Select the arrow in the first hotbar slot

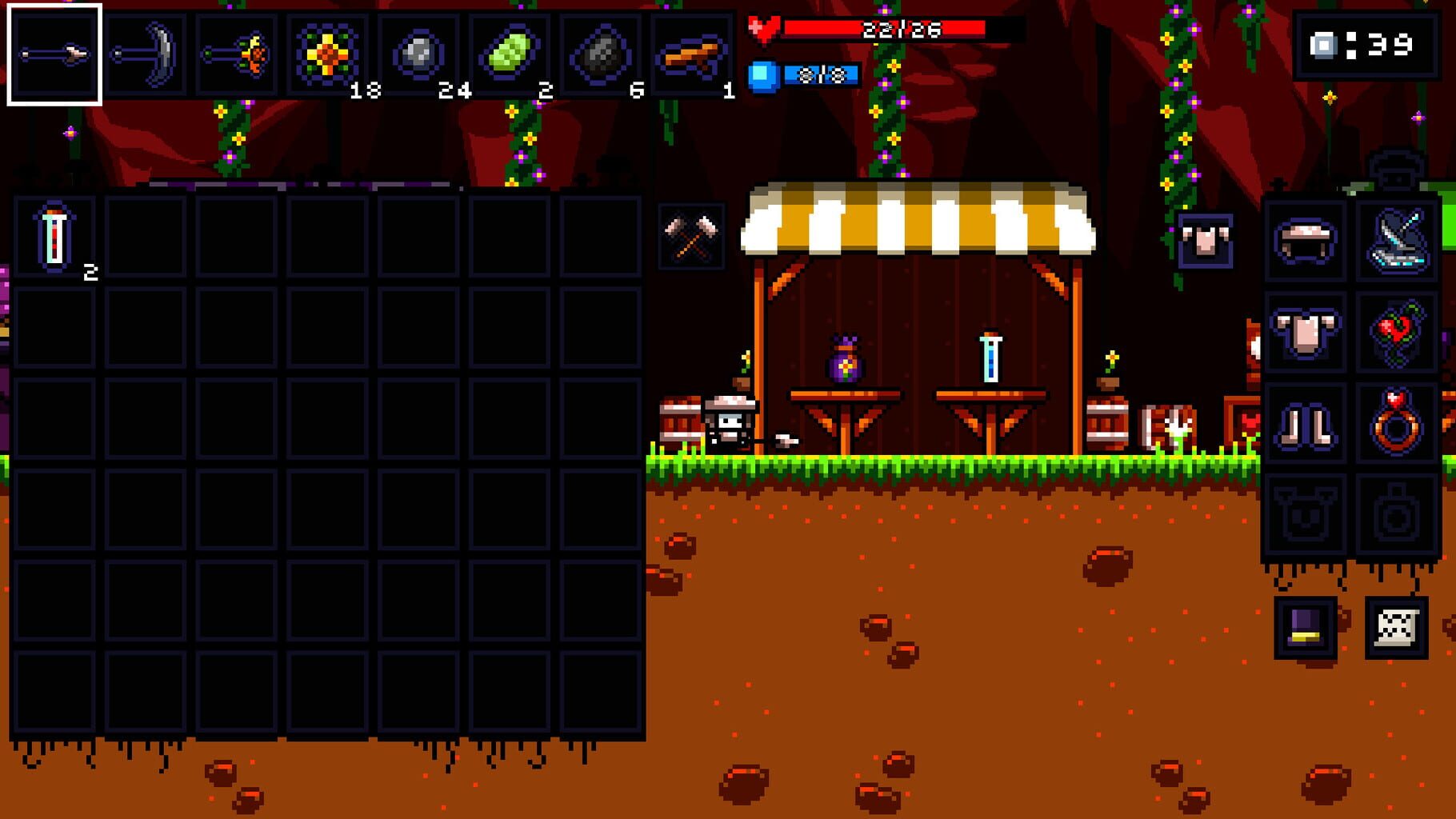point(54,52)
